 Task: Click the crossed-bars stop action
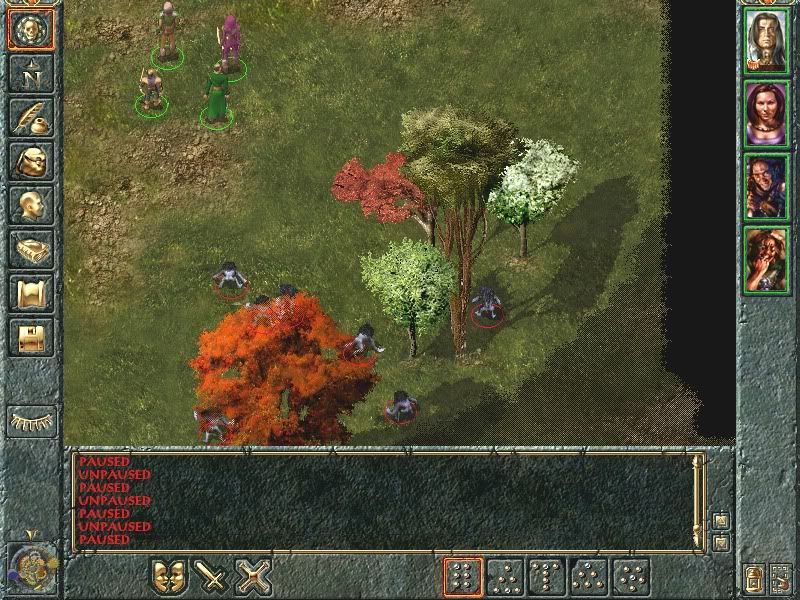click(x=254, y=577)
